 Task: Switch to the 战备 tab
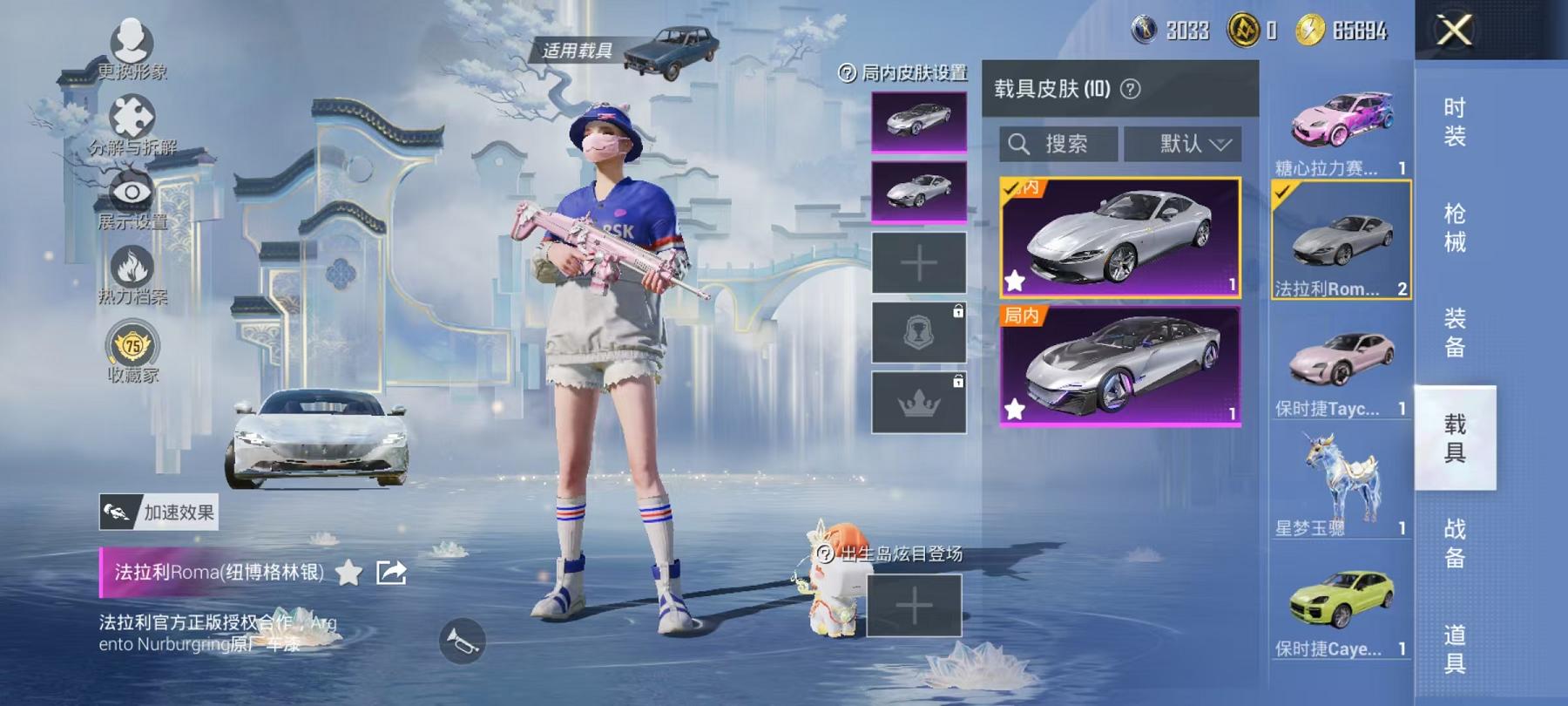tap(1454, 542)
